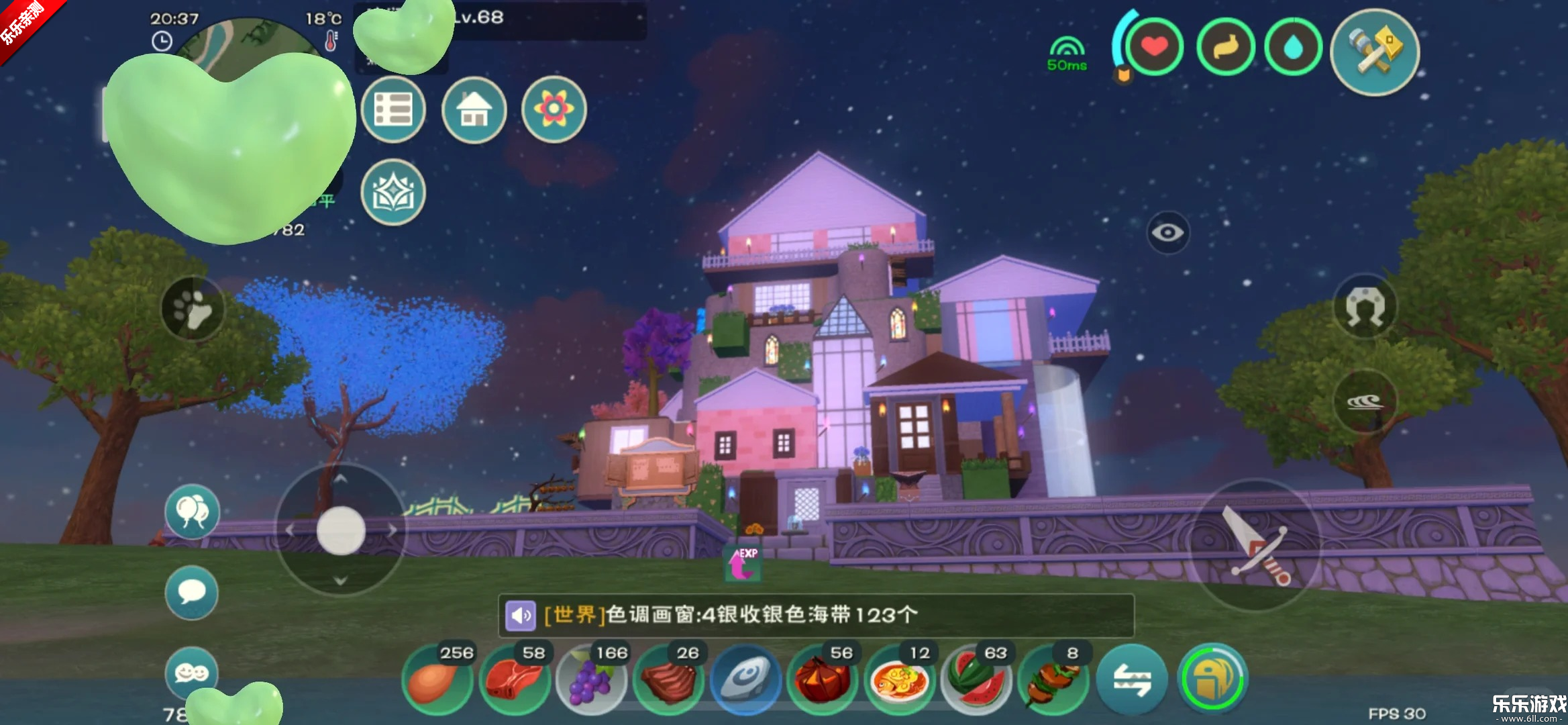
Task: Select the roasted drumstick hotbar slot
Action: pyautogui.click(x=437, y=679)
